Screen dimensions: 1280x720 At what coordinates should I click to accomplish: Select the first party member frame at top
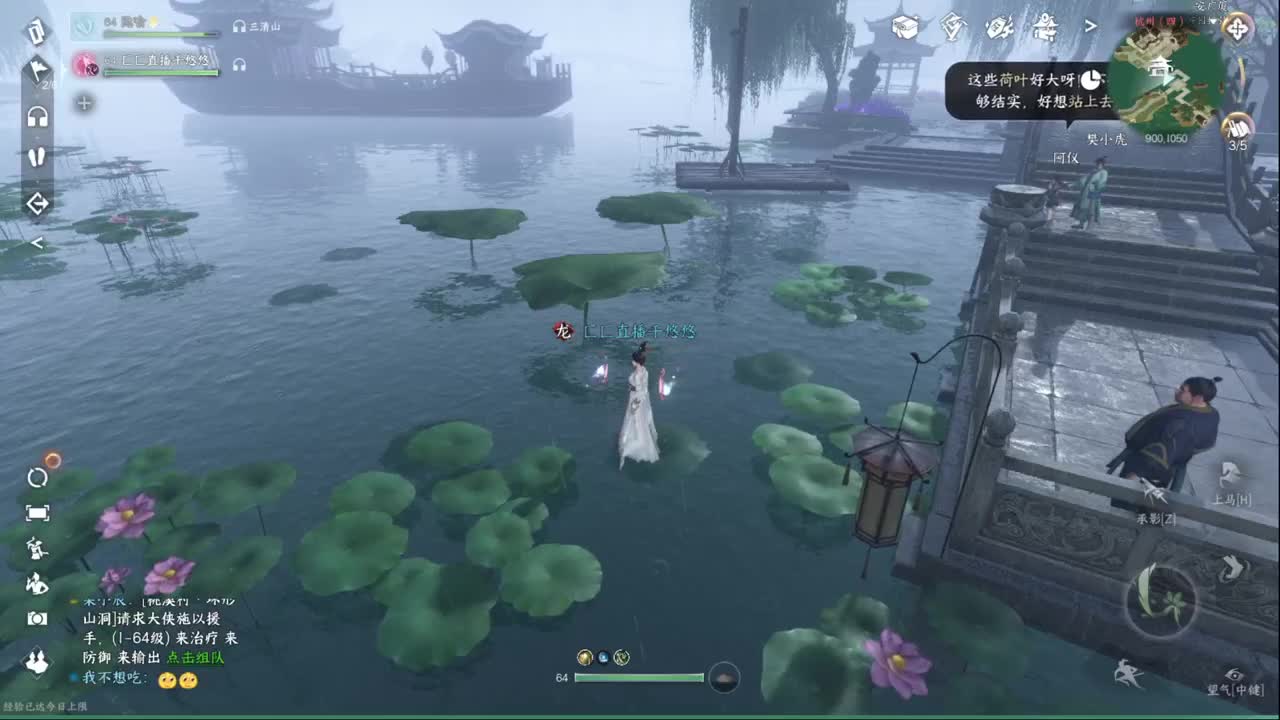pos(145,26)
